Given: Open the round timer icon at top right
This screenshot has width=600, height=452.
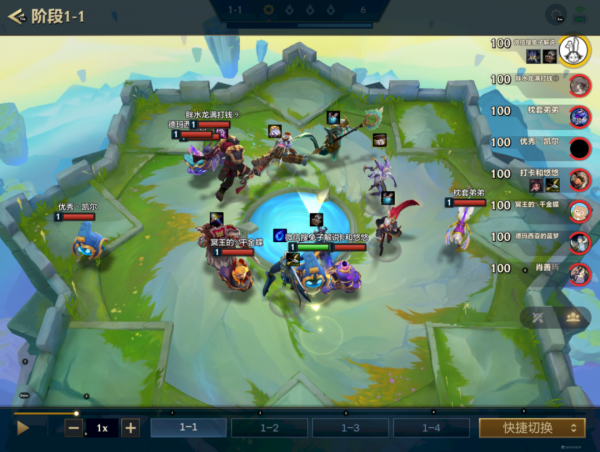Looking at the screenshot, I should pos(556,15).
